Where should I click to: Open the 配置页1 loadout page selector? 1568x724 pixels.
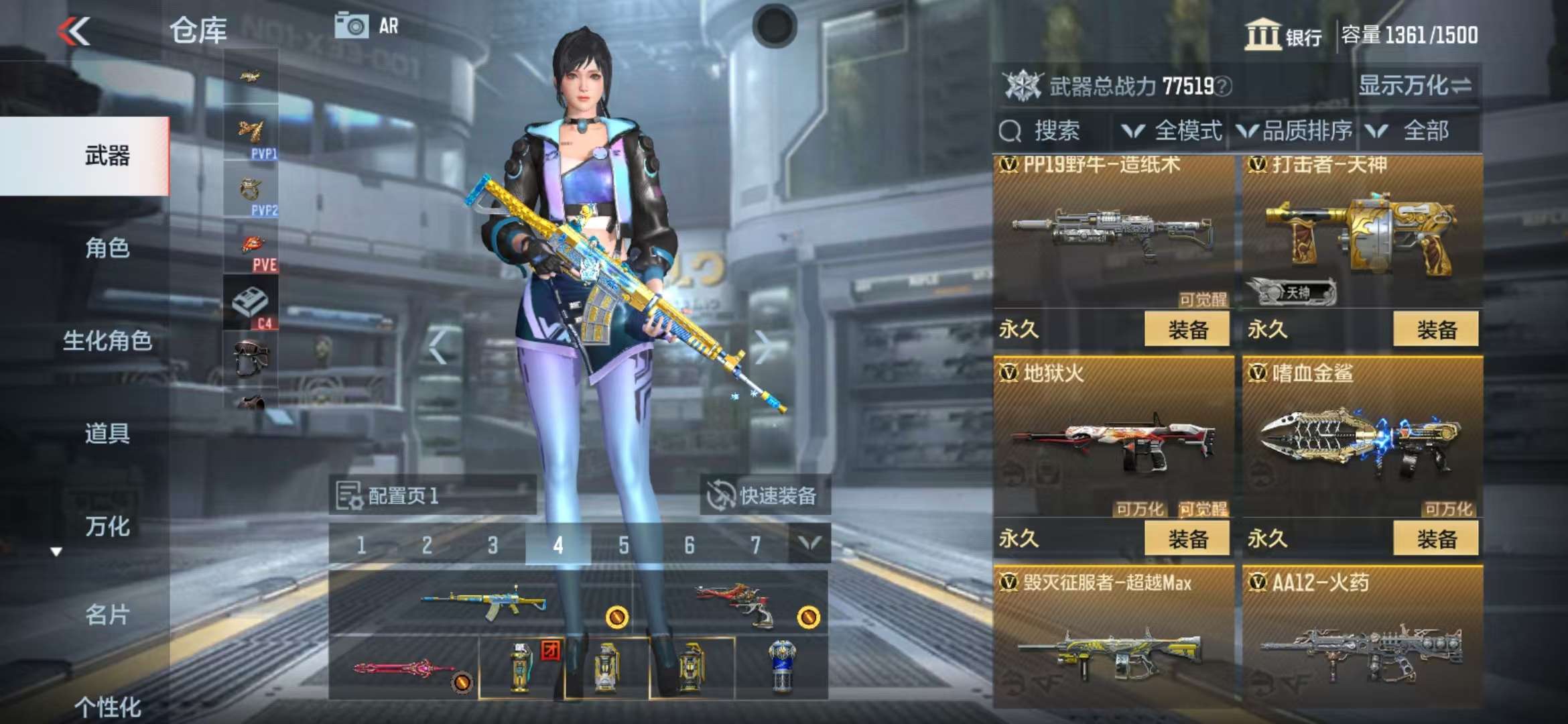point(432,495)
